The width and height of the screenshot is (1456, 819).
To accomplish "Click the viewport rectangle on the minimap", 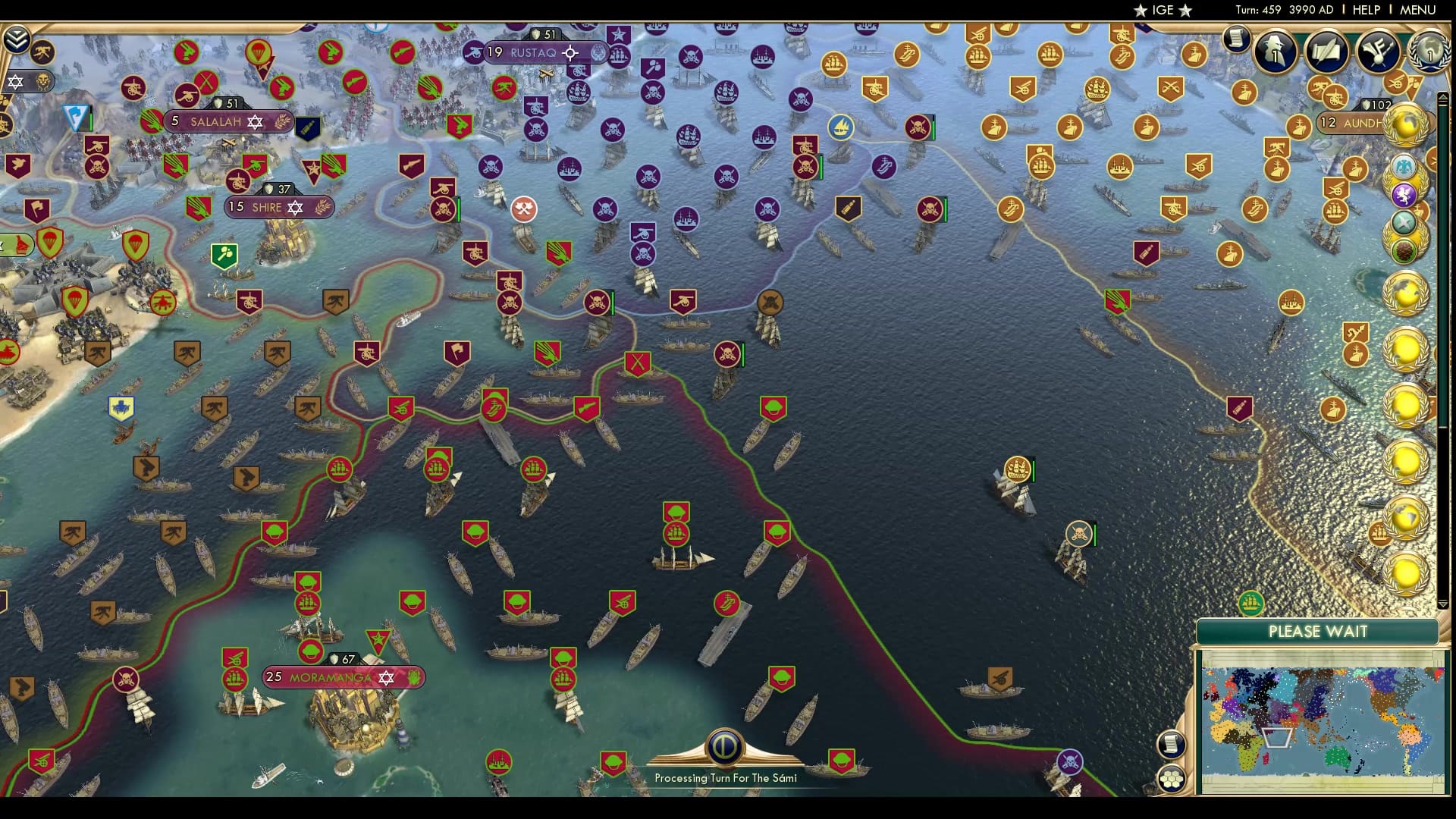I will tap(1279, 736).
